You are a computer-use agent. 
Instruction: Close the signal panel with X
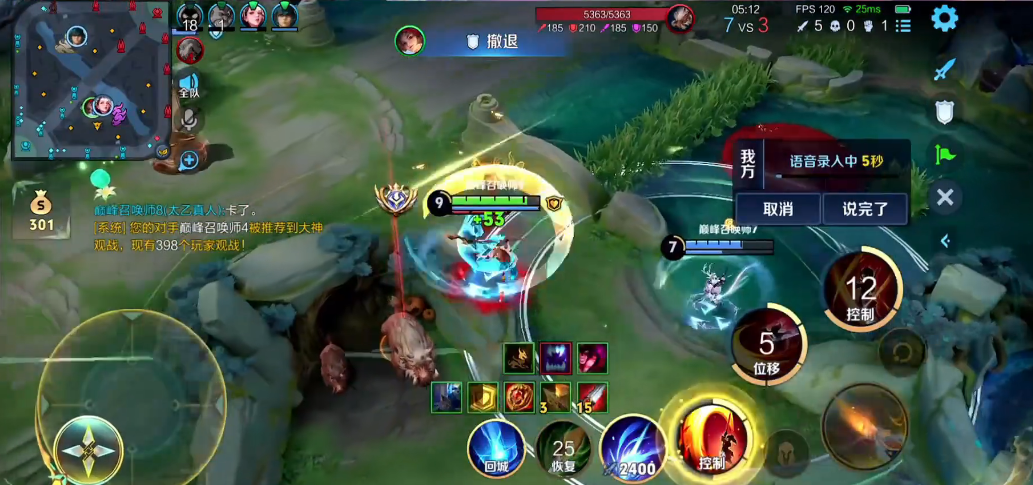944,197
